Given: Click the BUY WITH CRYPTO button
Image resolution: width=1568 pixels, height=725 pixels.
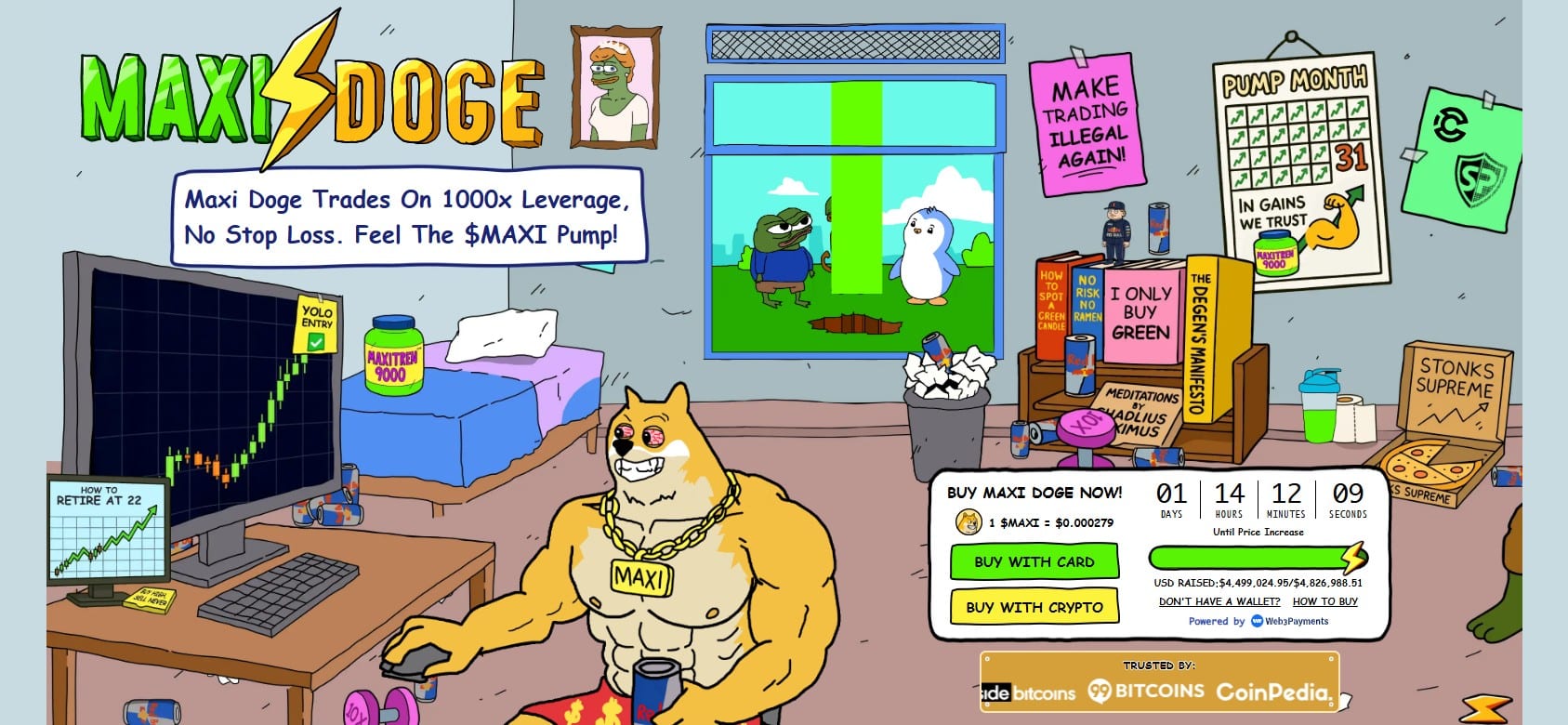Looking at the screenshot, I should tap(1034, 607).
